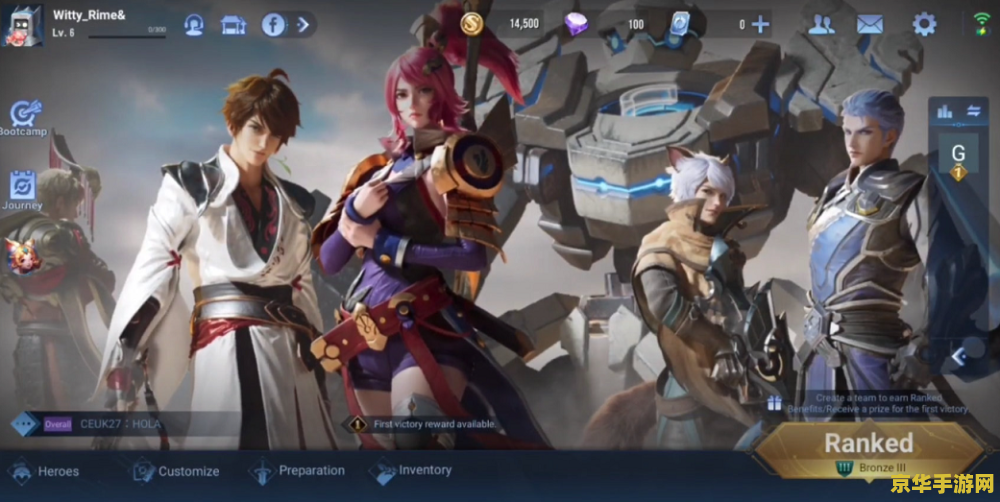Add vouchers with the plus button
Screen dimensions: 1000x502
(x=761, y=24)
